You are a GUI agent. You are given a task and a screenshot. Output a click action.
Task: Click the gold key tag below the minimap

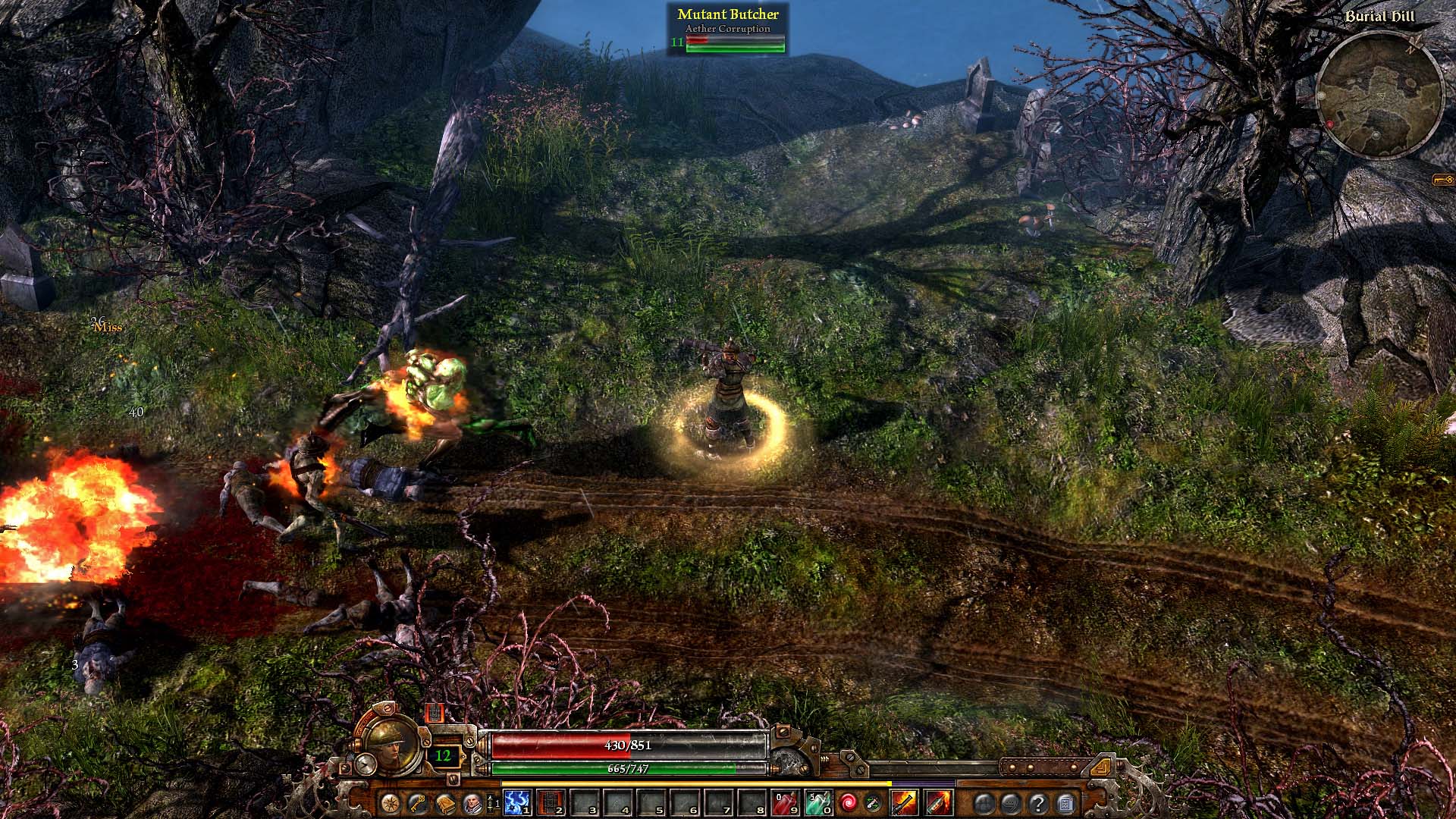coord(1443,180)
